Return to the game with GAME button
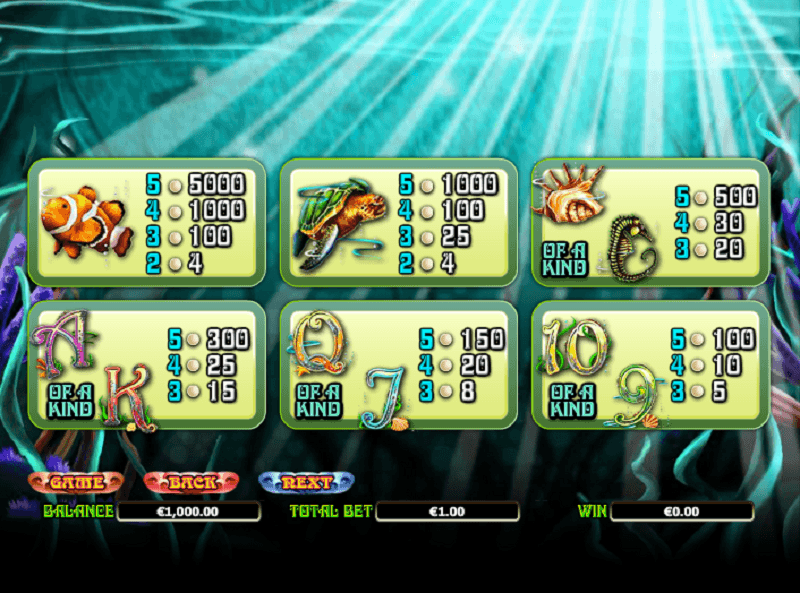This screenshot has width=800, height=593. point(77,482)
